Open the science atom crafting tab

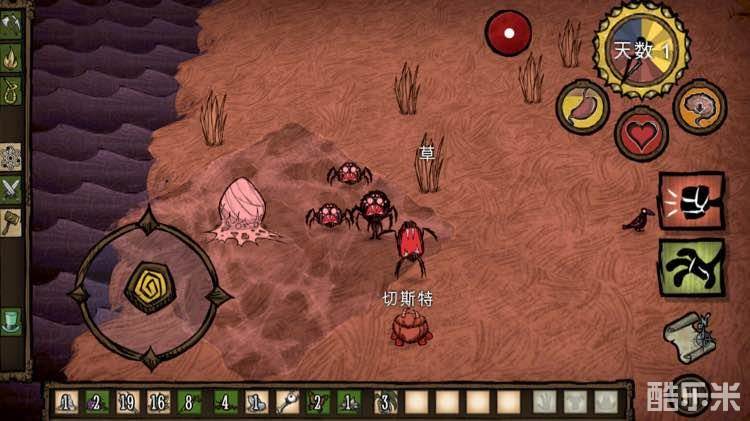12,155
